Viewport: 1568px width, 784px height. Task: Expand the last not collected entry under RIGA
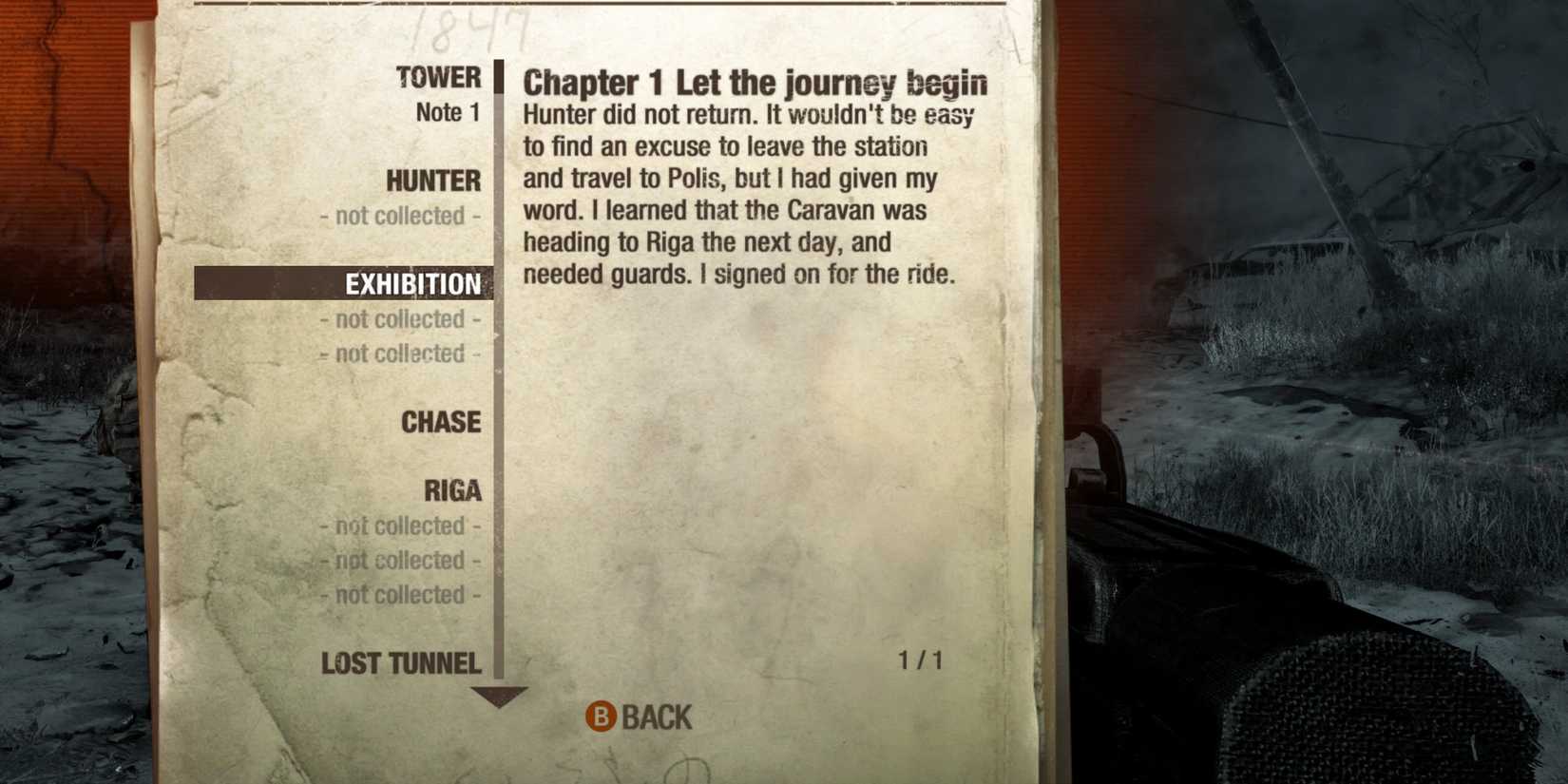[x=399, y=595]
